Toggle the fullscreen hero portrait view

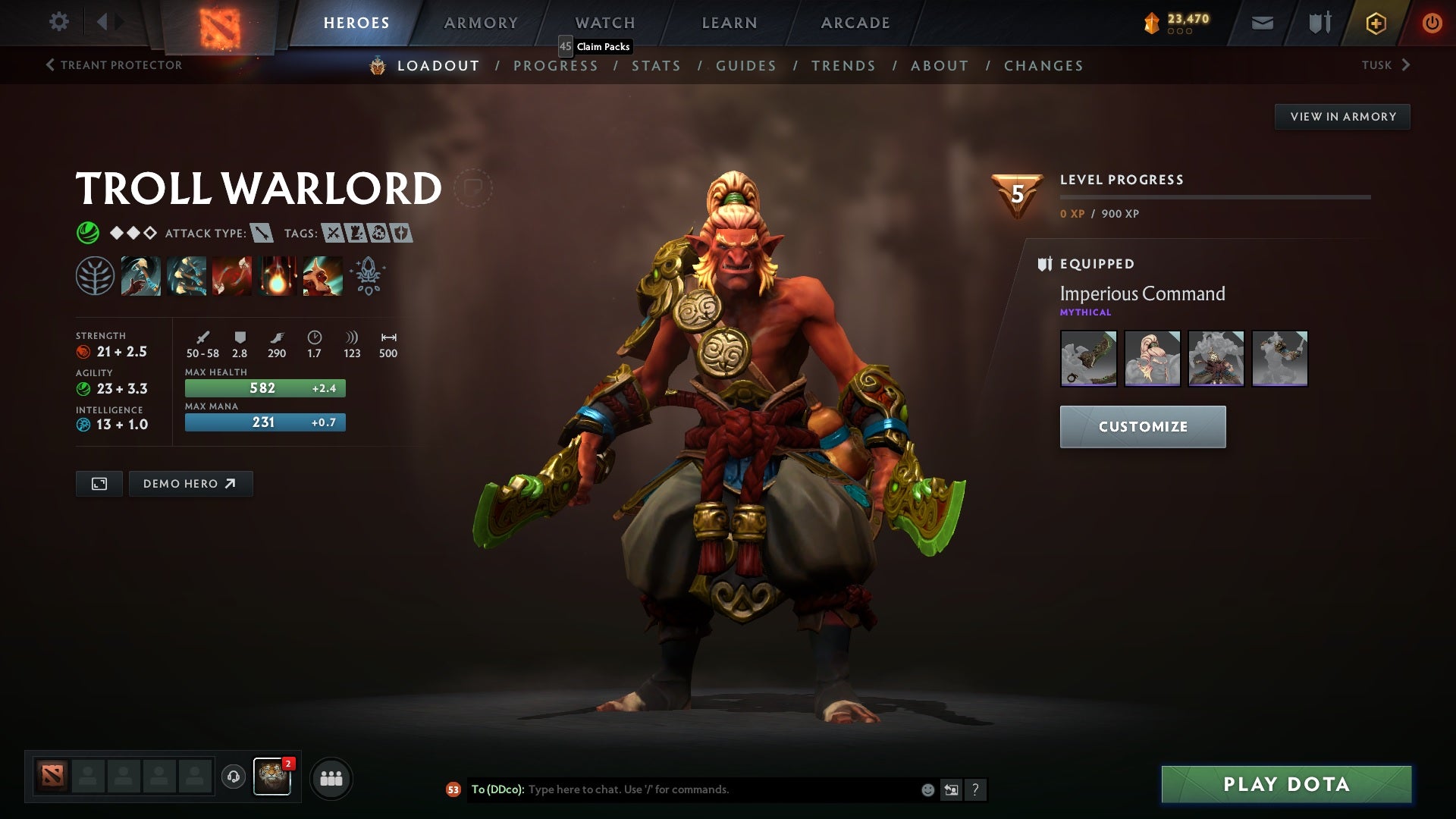click(x=99, y=483)
